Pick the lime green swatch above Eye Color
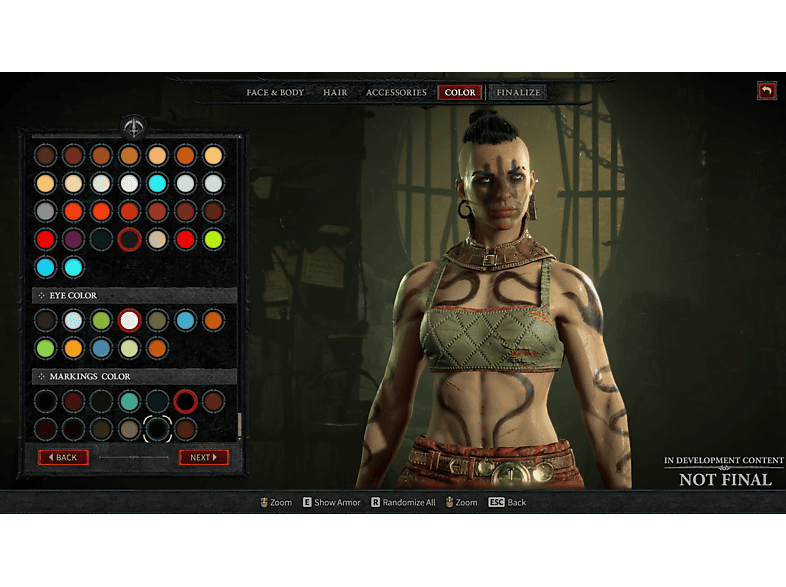 point(213,239)
